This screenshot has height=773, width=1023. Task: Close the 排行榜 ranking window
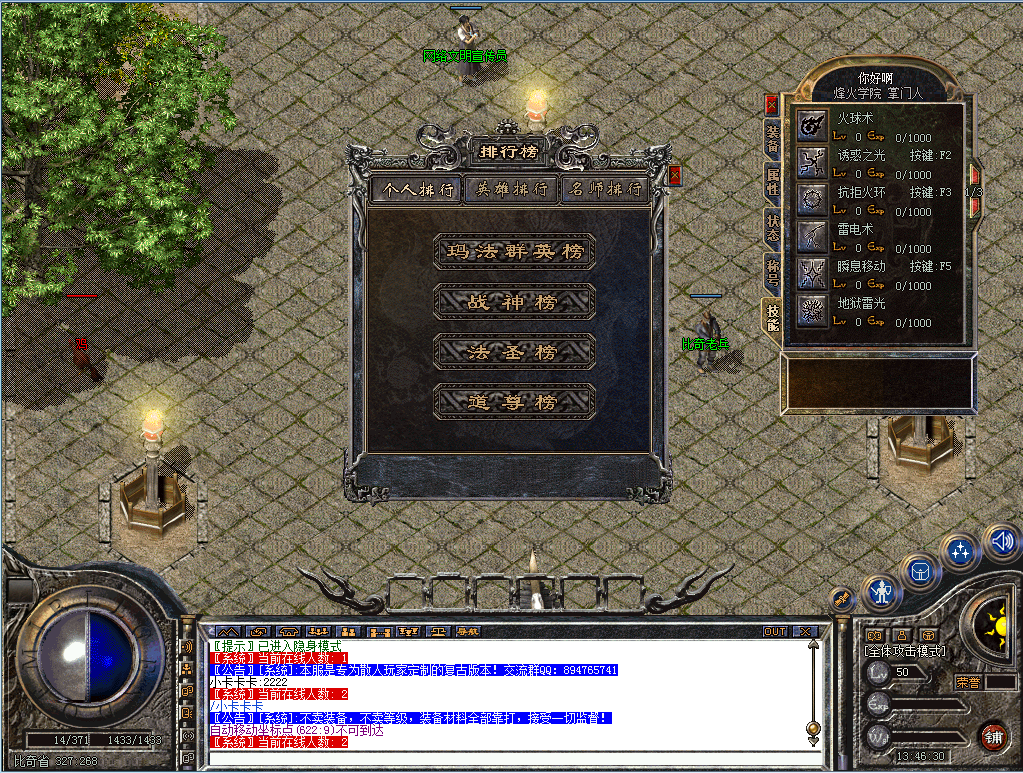coord(675,175)
